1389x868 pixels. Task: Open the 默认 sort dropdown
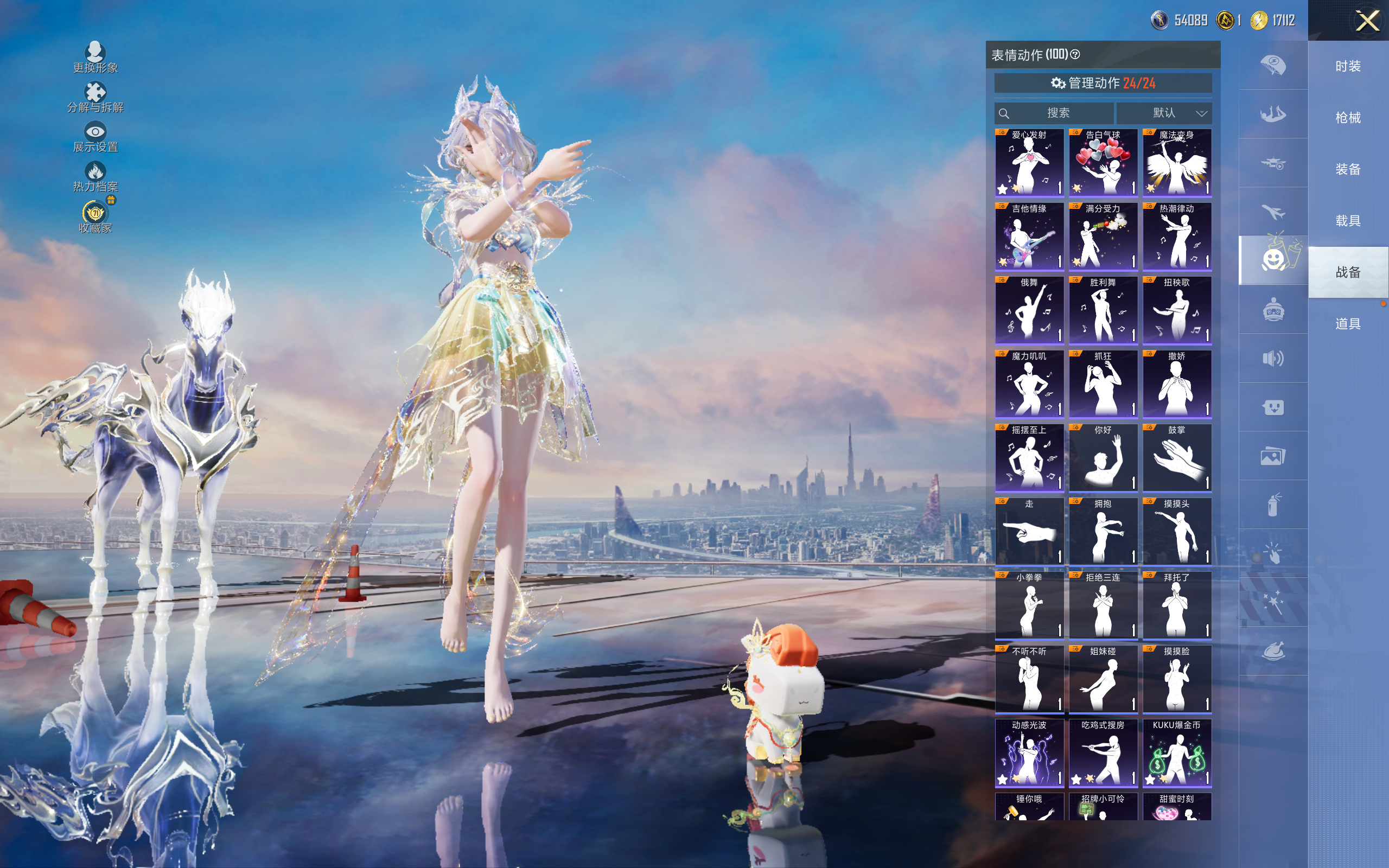click(1164, 113)
